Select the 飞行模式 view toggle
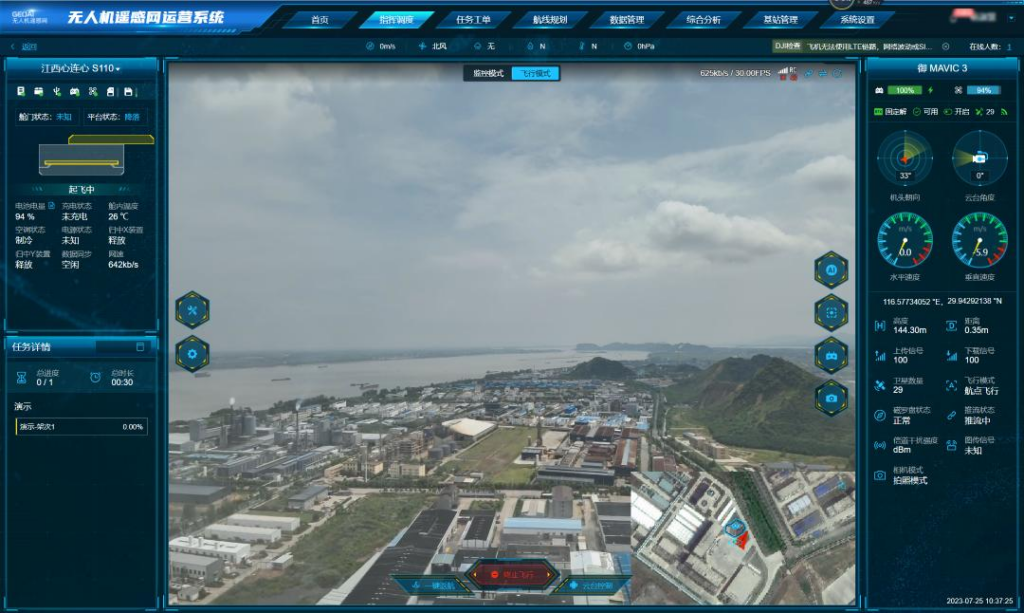The image size is (1024, 613). 536,74
